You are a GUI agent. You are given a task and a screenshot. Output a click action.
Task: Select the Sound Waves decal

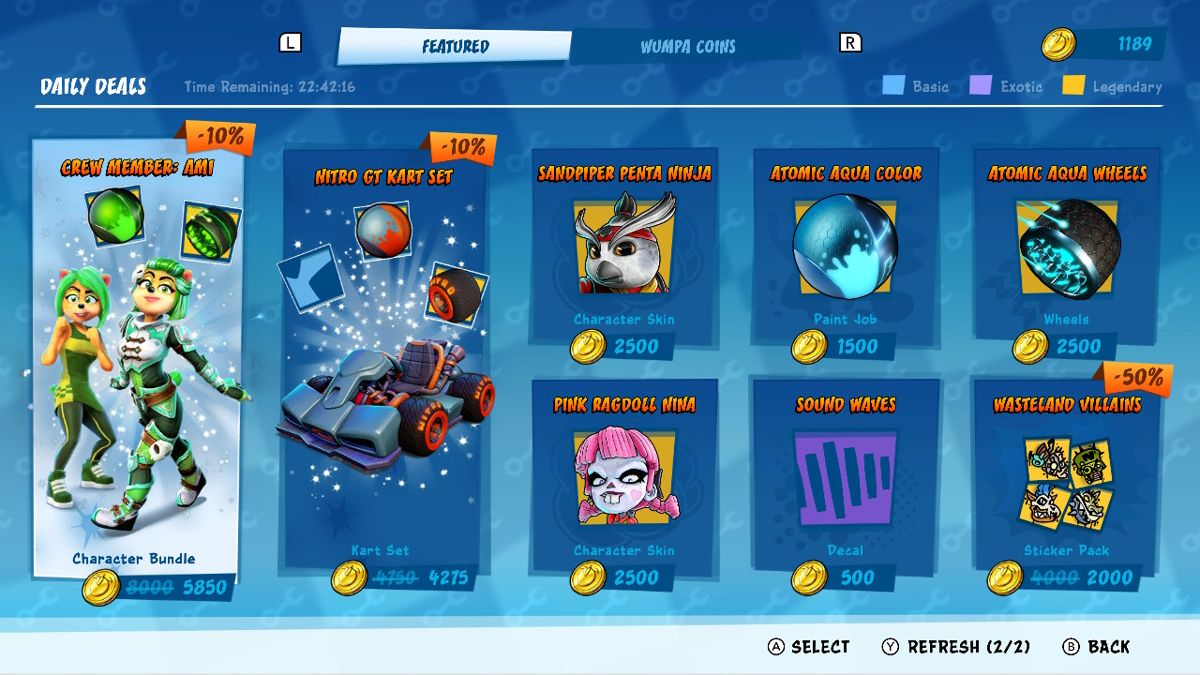845,480
